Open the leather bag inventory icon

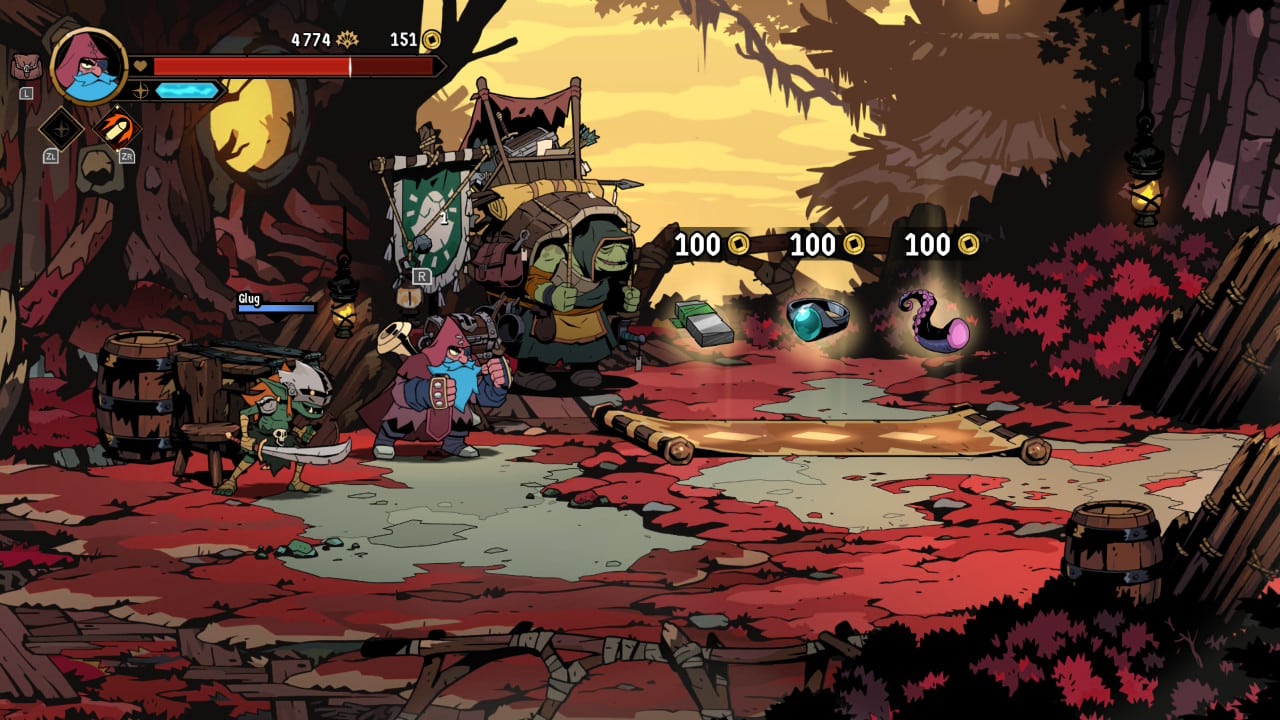coord(25,67)
